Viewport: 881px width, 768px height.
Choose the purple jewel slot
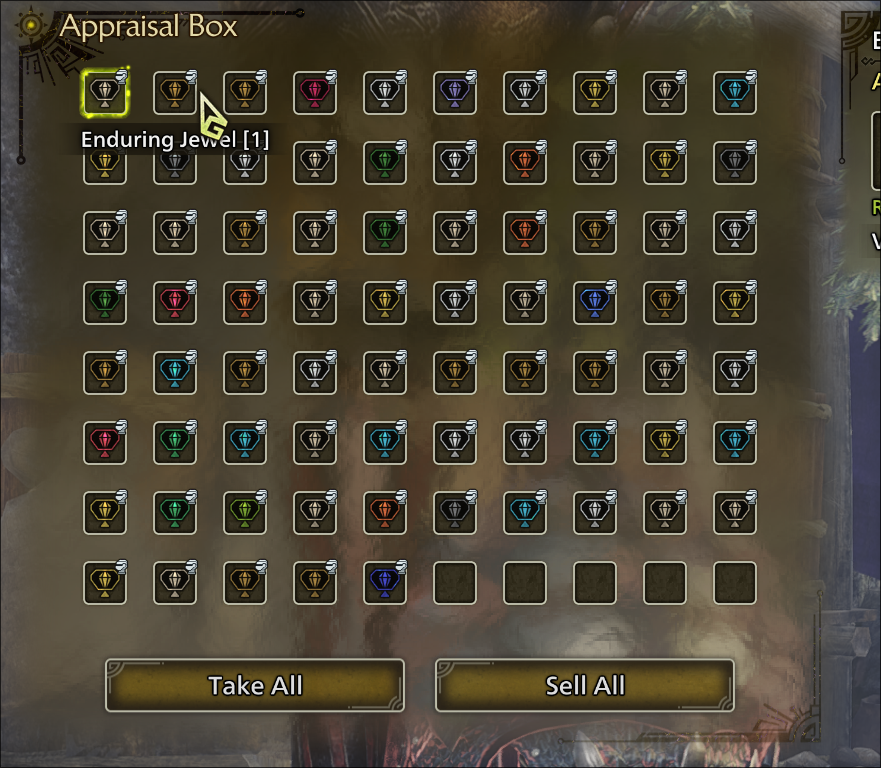point(455,93)
